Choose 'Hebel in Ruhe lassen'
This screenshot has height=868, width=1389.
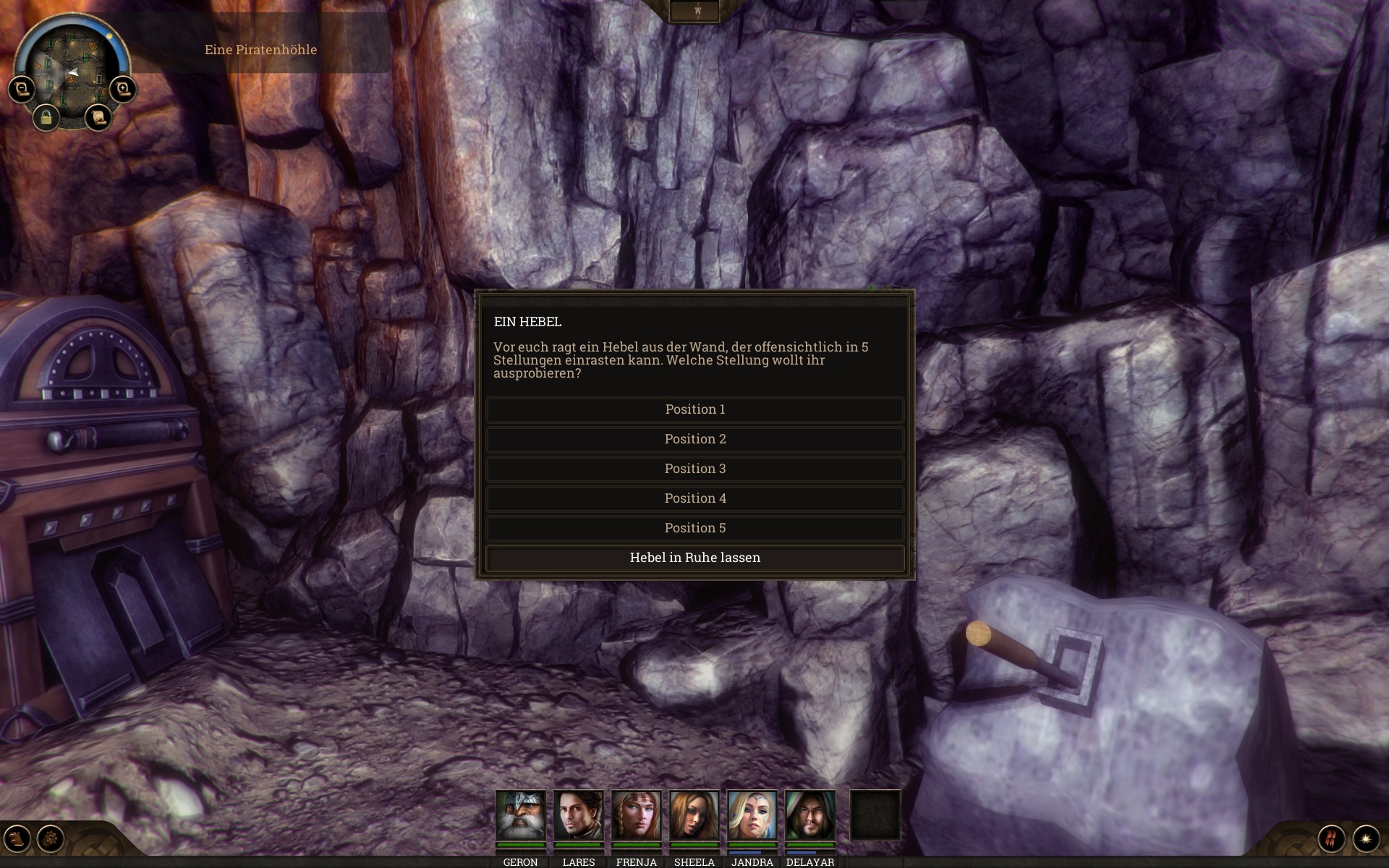click(x=694, y=558)
